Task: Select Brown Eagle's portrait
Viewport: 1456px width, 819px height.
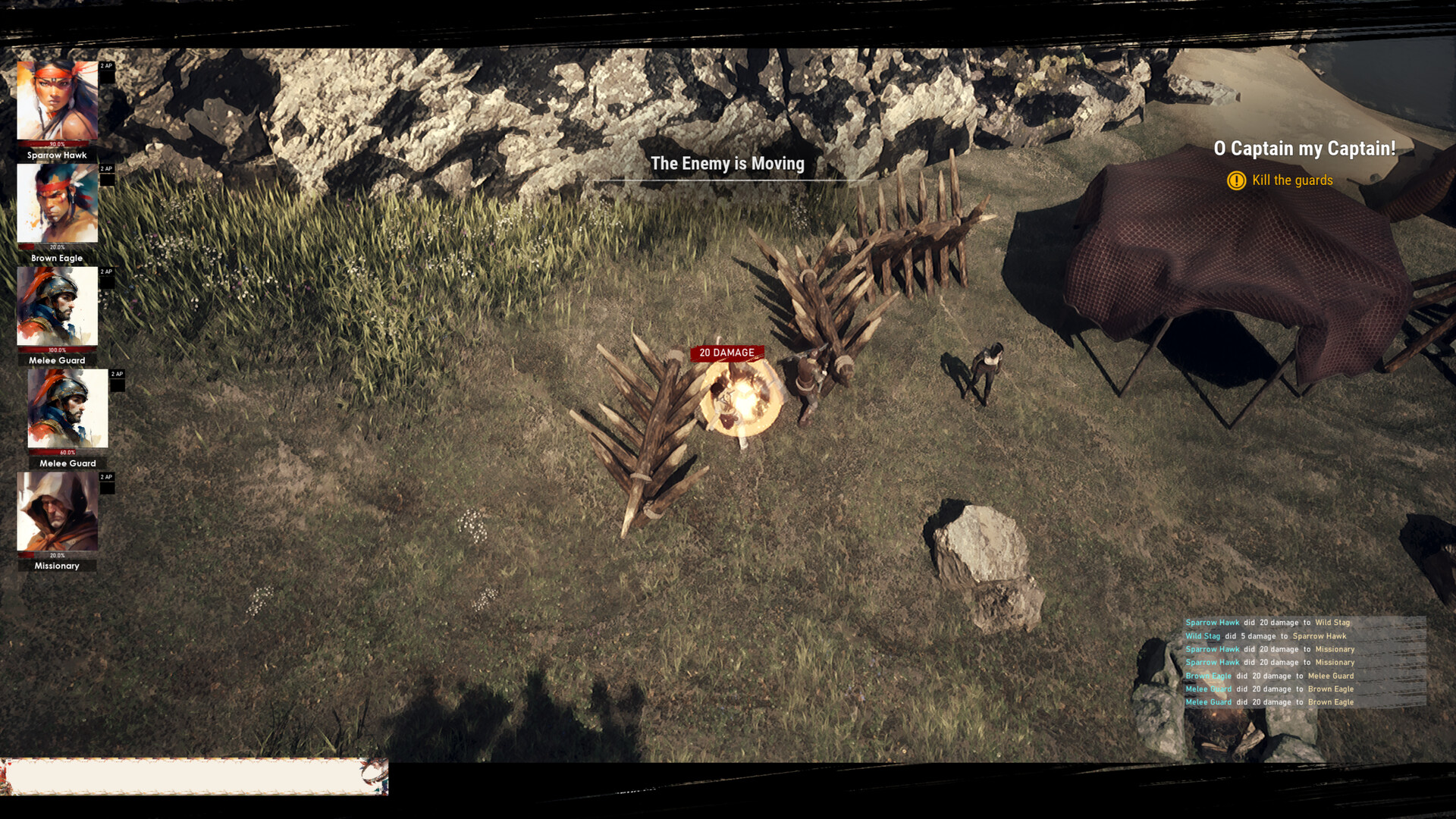Action: pyautogui.click(x=57, y=205)
